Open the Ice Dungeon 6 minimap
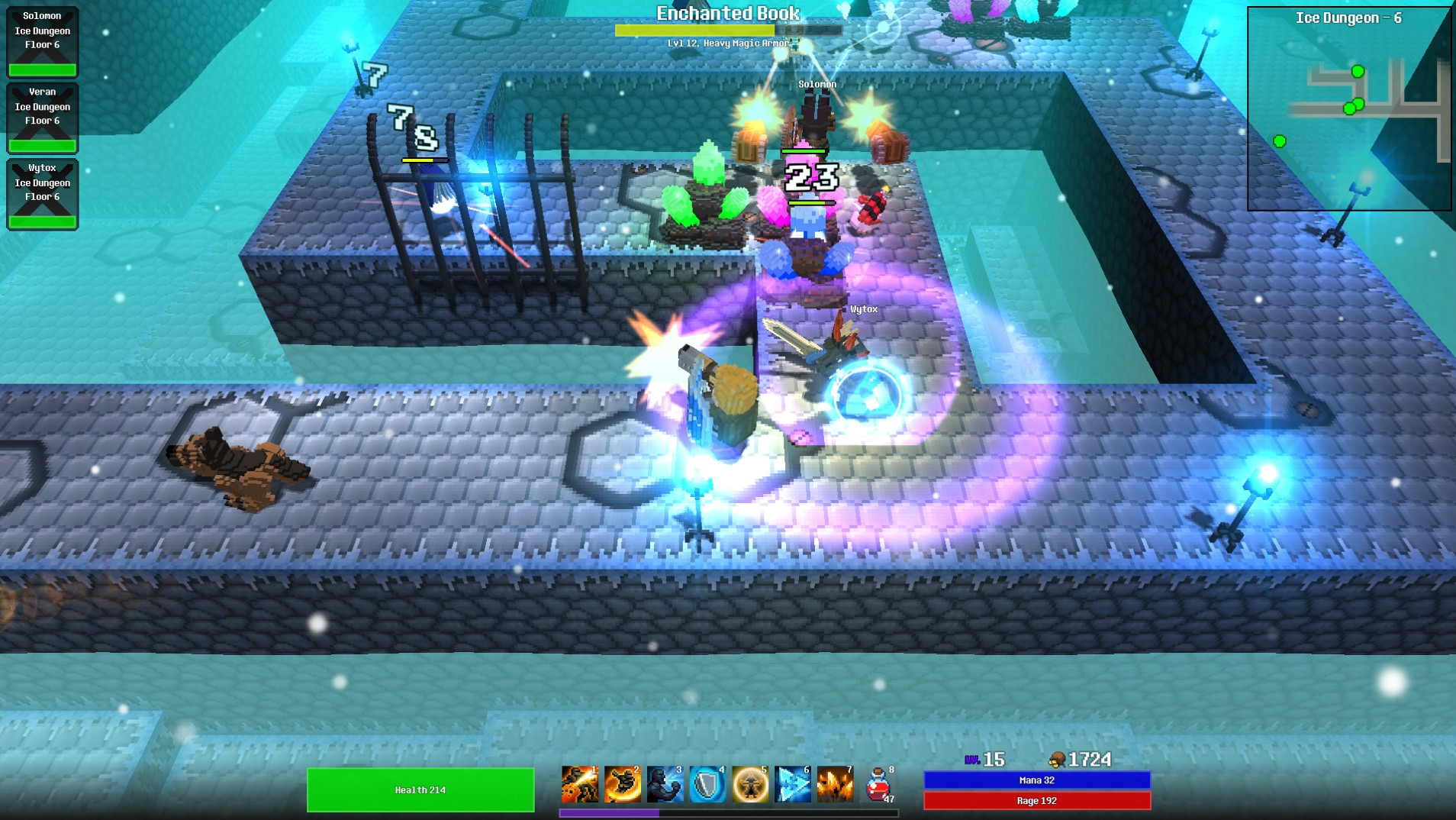This screenshot has height=820, width=1456. click(1349, 107)
